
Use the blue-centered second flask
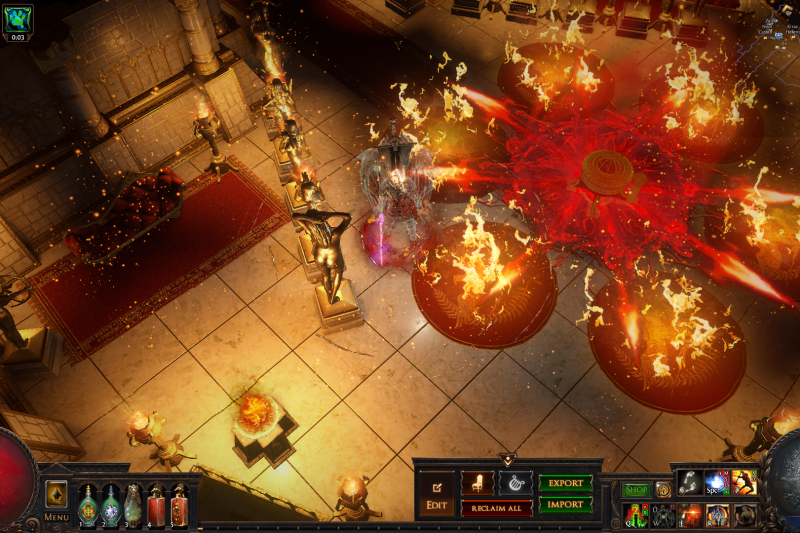tap(111, 505)
